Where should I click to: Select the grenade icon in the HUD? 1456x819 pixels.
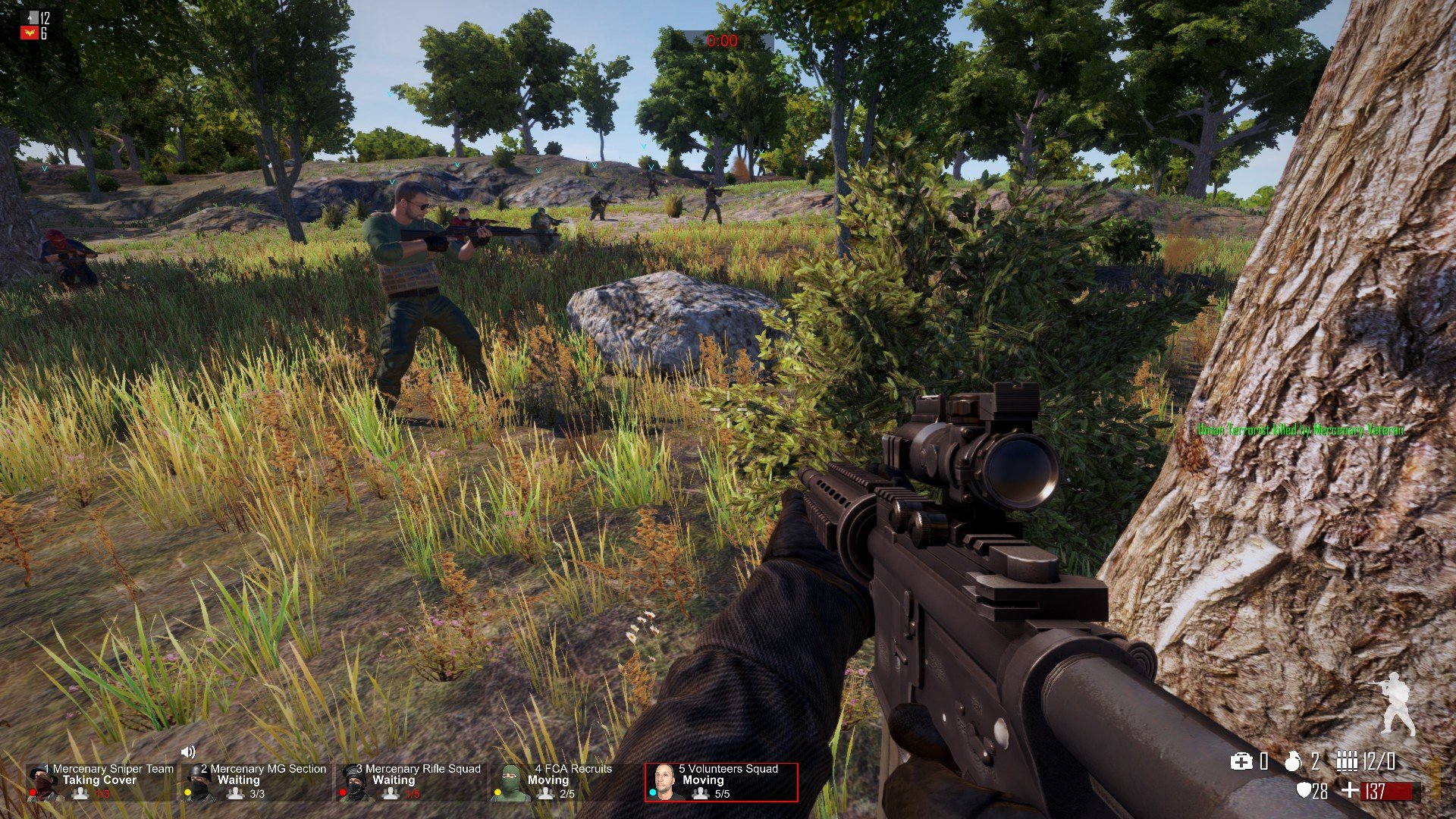click(x=1293, y=761)
